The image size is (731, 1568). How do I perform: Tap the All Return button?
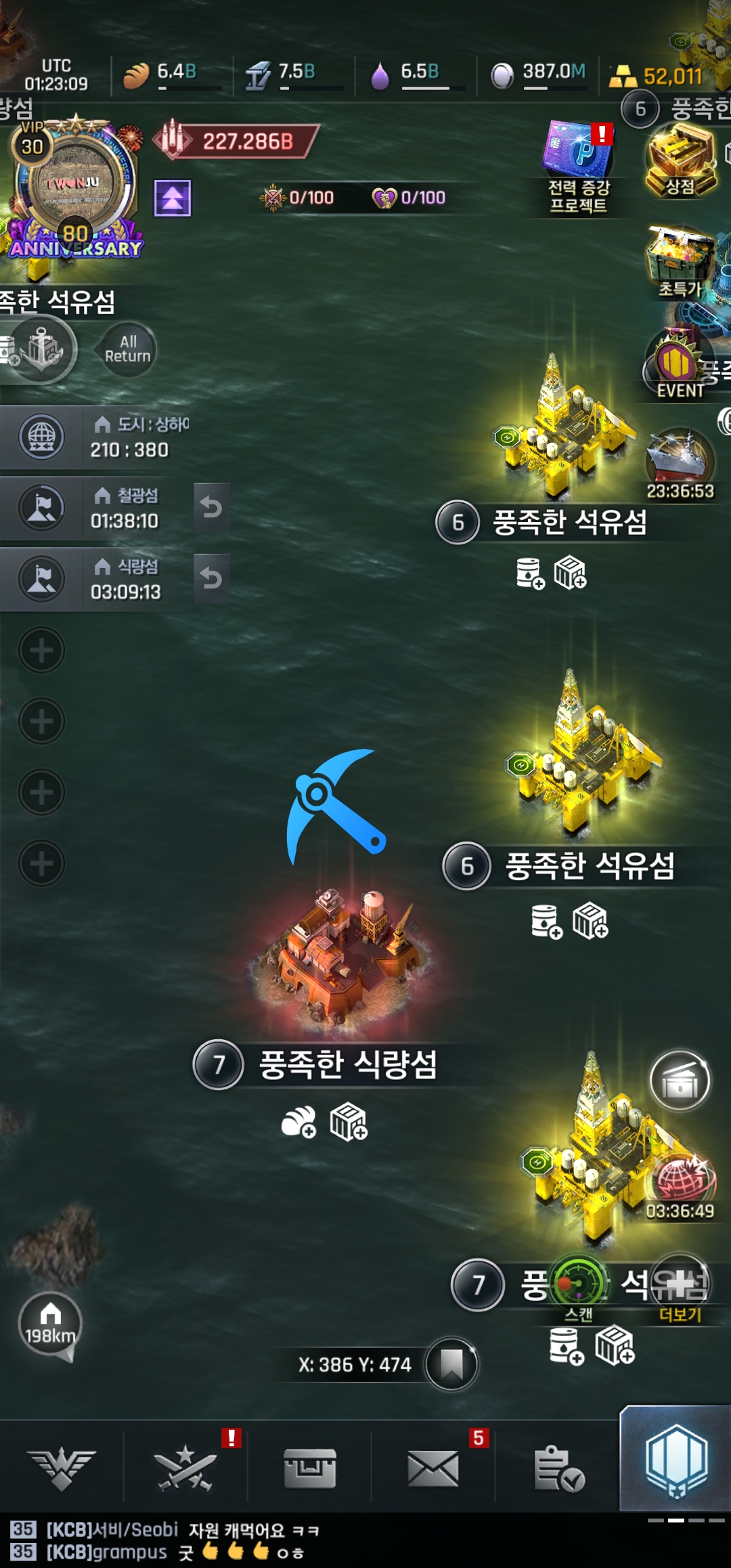[127, 349]
